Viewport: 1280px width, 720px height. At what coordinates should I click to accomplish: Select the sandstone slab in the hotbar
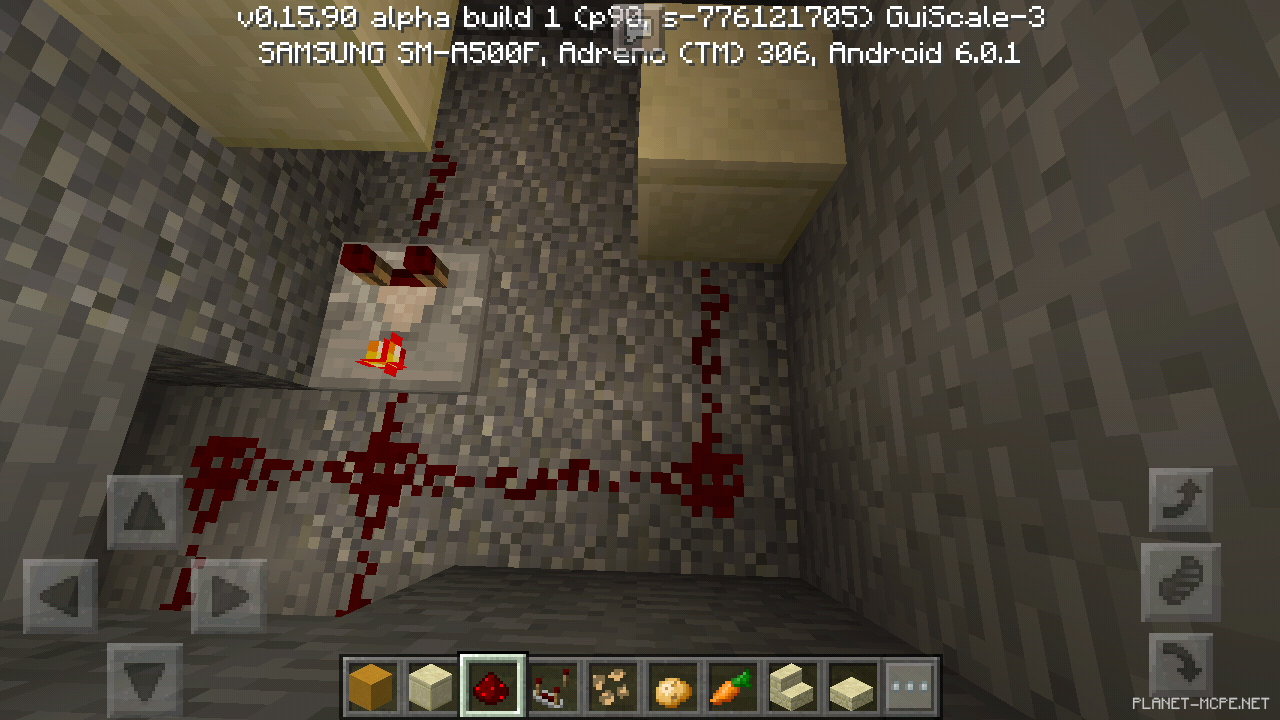point(851,684)
